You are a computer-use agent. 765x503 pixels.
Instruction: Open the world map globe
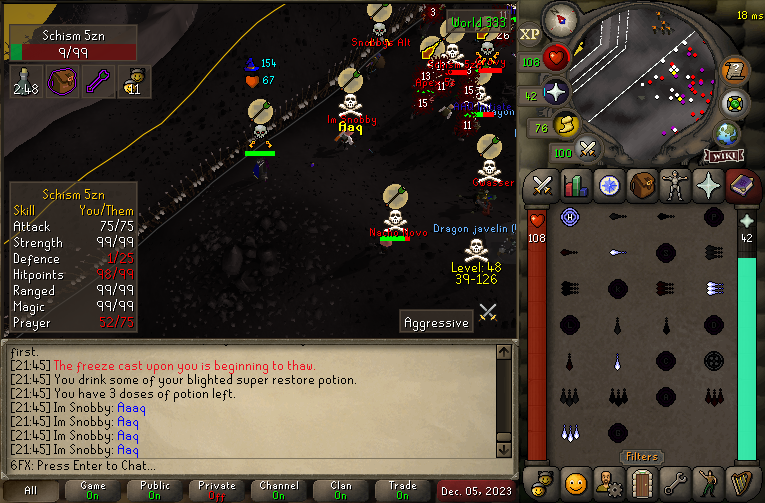727,133
